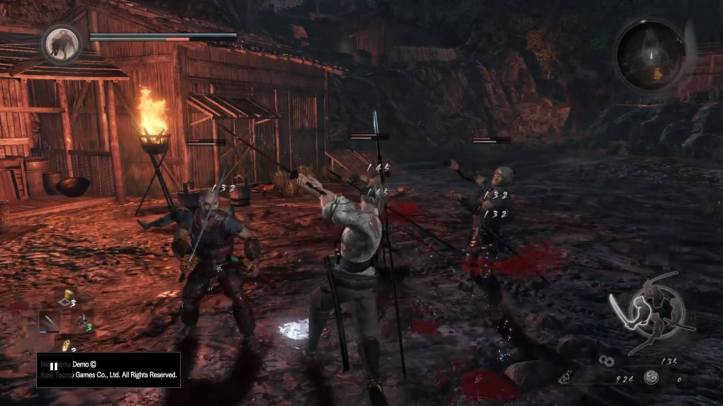The height and width of the screenshot is (406, 723).
Task: Select the sword weapon quick slot
Action: (x=50, y=321)
